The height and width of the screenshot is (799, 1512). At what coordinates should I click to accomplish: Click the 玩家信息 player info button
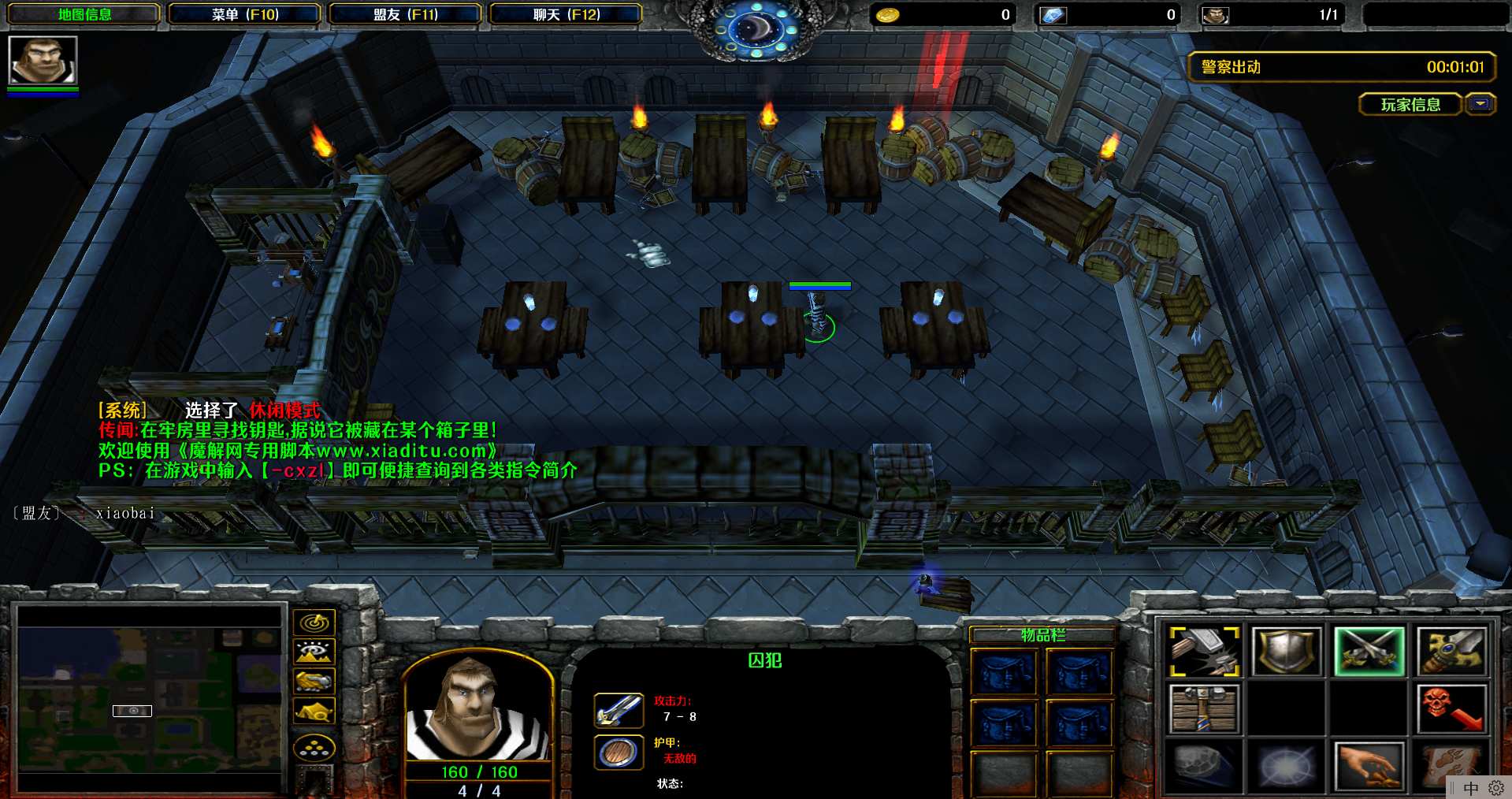(x=1410, y=104)
